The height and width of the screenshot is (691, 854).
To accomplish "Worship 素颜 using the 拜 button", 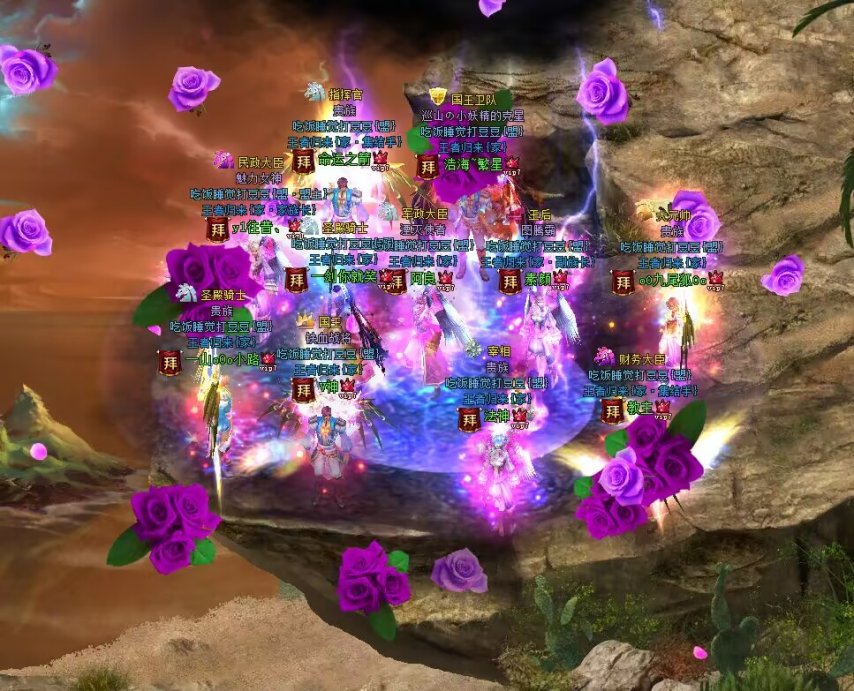I will tap(509, 281).
